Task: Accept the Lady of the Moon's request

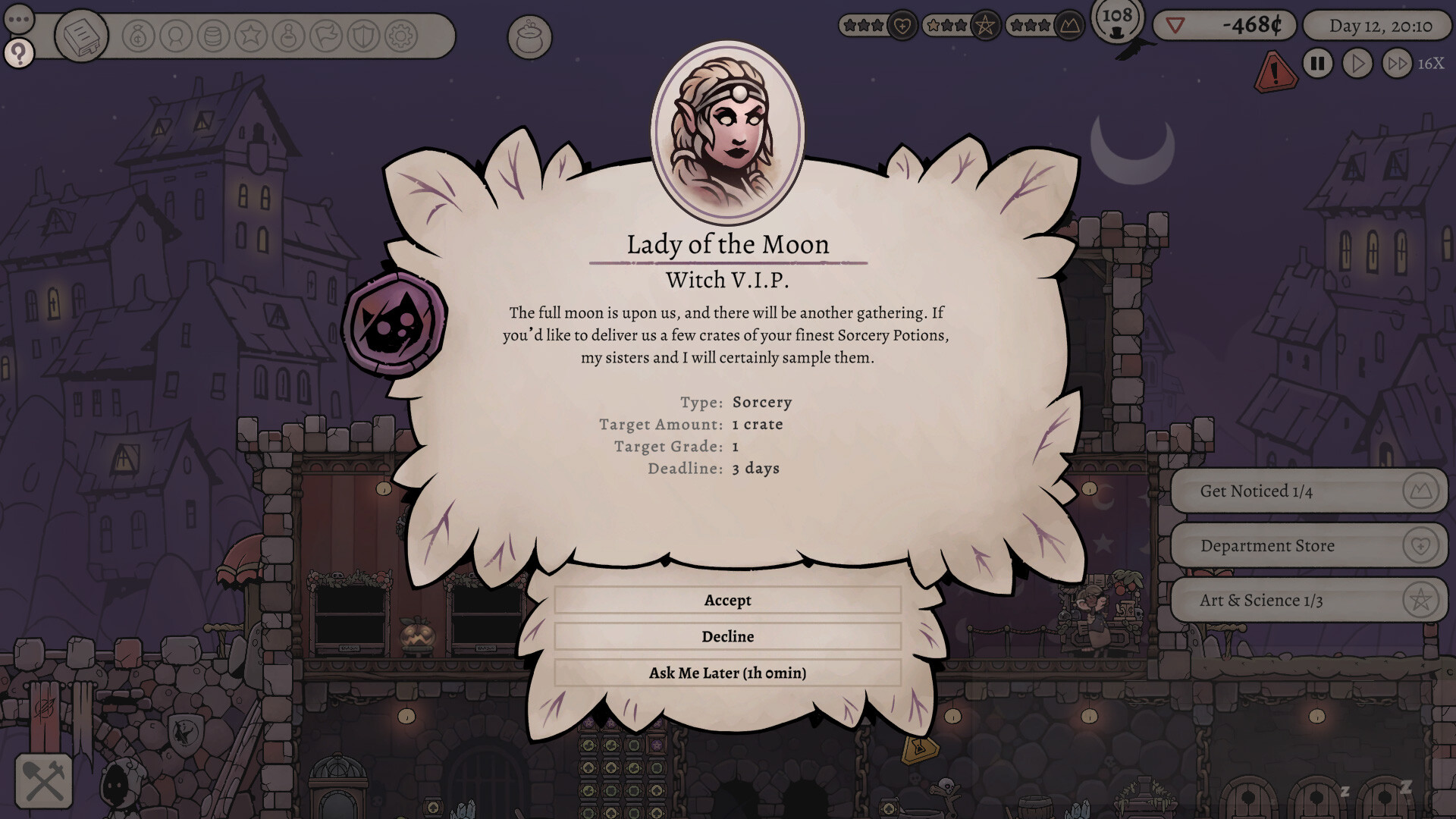Action: (x=727, y=600)
